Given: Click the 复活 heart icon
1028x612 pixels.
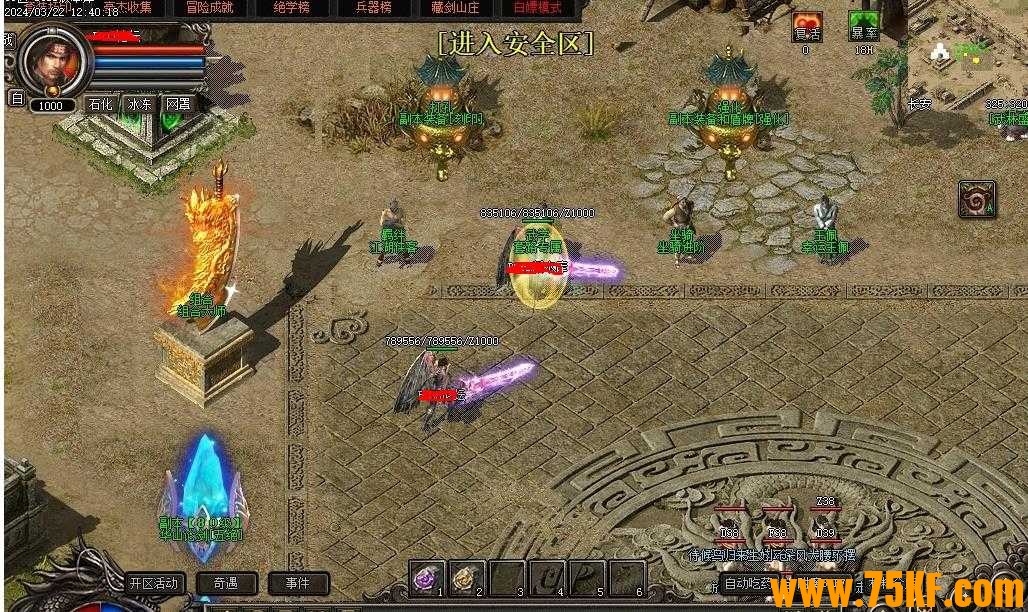Looking at the screenshot, I should click(x=806, y=28).
